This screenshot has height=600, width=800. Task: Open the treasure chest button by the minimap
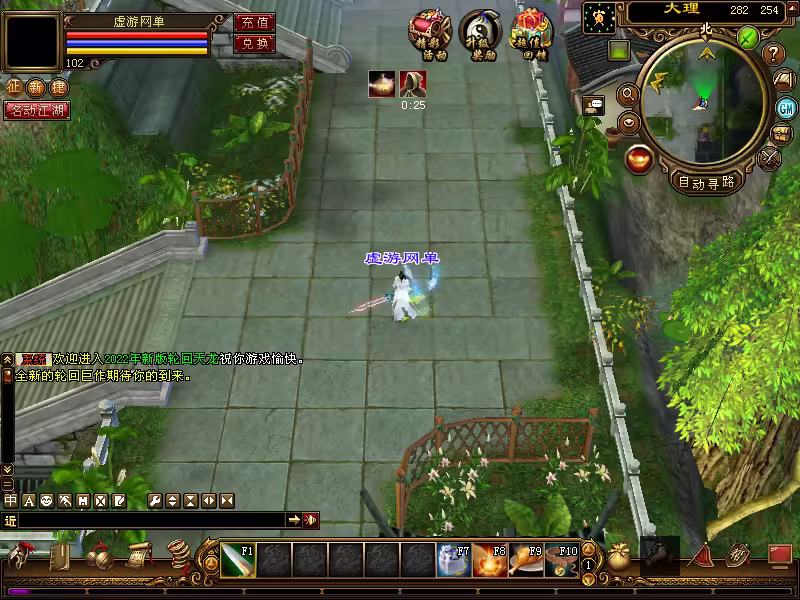[x=783, y=134]
